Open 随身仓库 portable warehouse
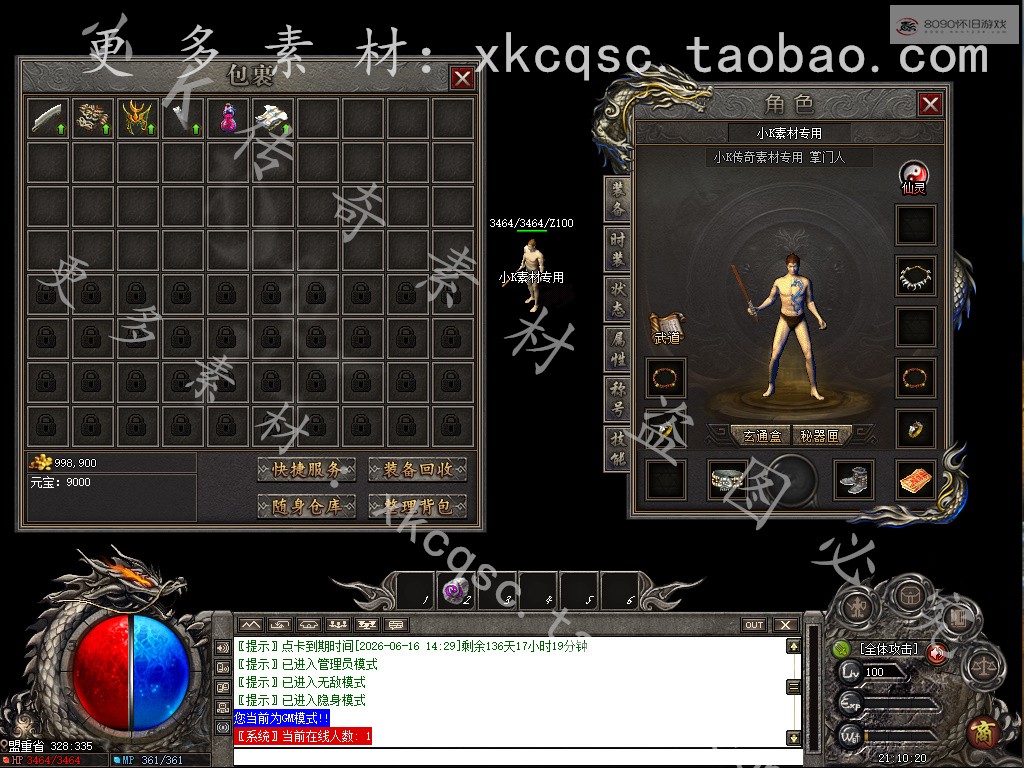 coord(307,506)
